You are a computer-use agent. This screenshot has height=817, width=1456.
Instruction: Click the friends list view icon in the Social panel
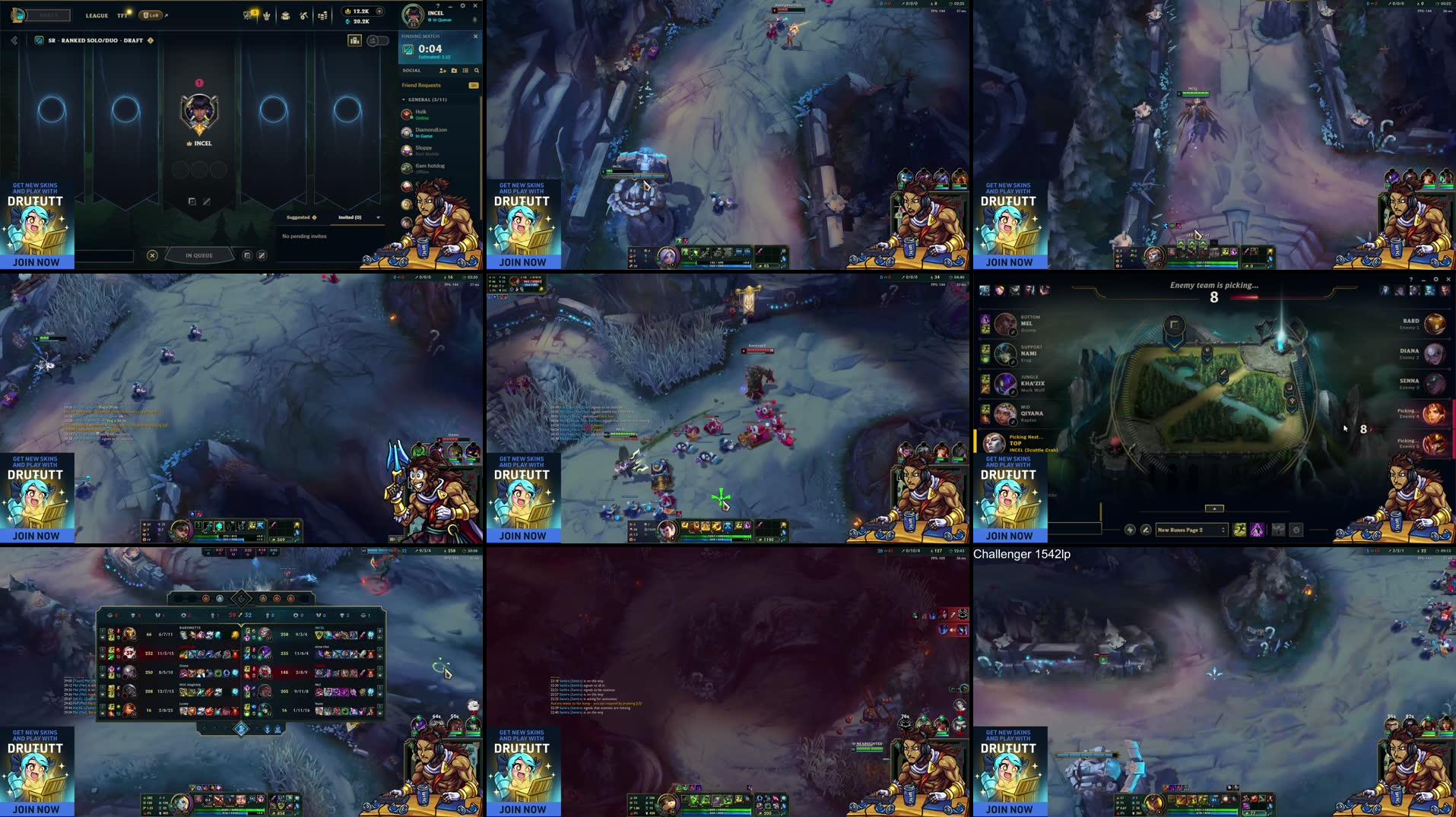tap(466, 71)
